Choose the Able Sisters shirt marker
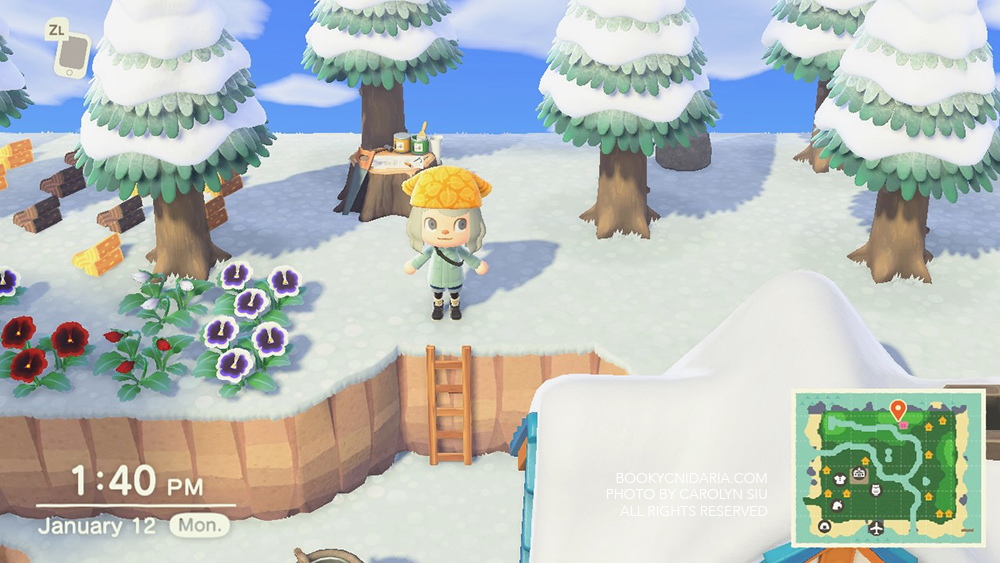1000x563 pixels. (840, 480)
